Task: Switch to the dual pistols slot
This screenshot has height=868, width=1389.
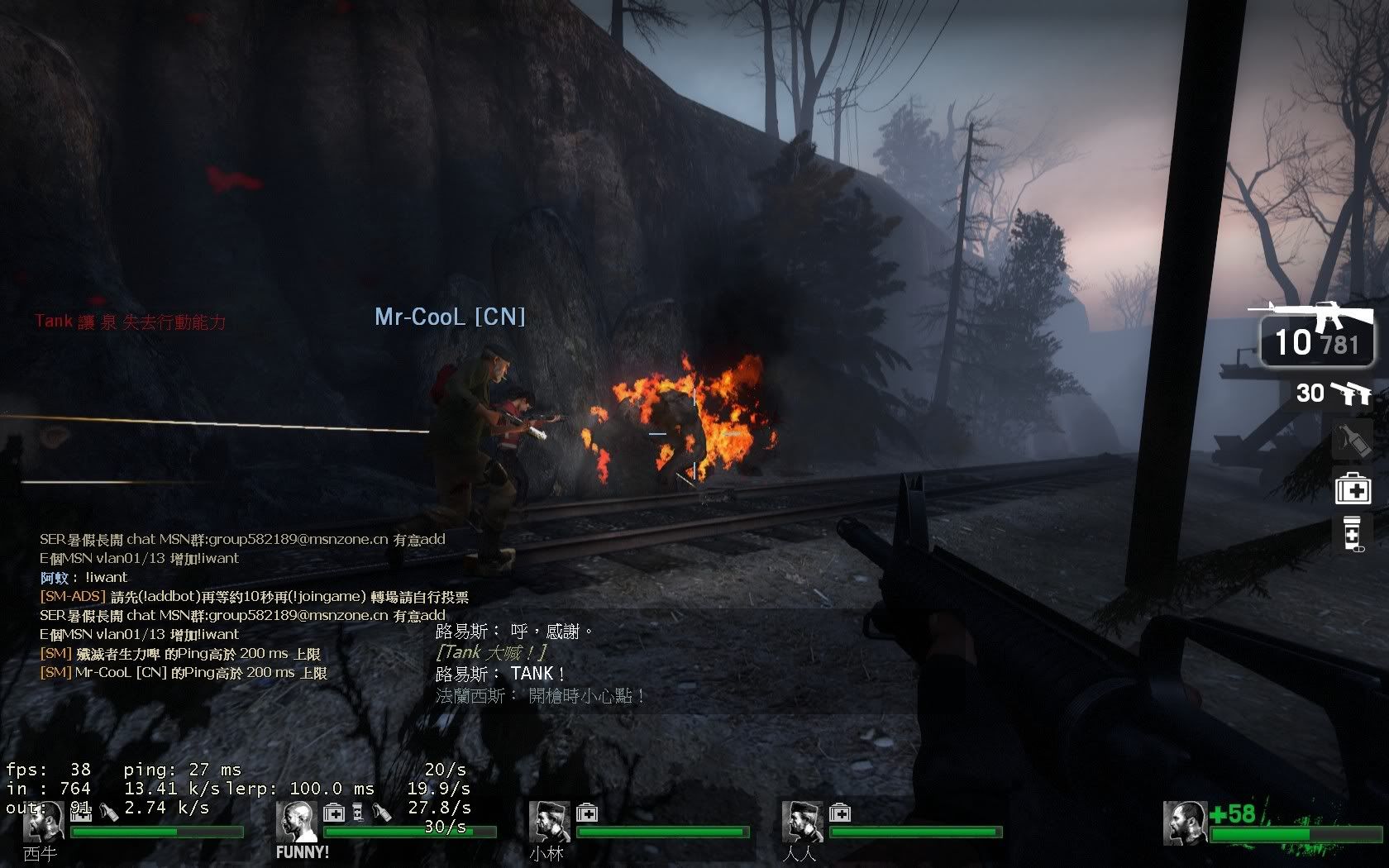Action: coord(1333,393)
